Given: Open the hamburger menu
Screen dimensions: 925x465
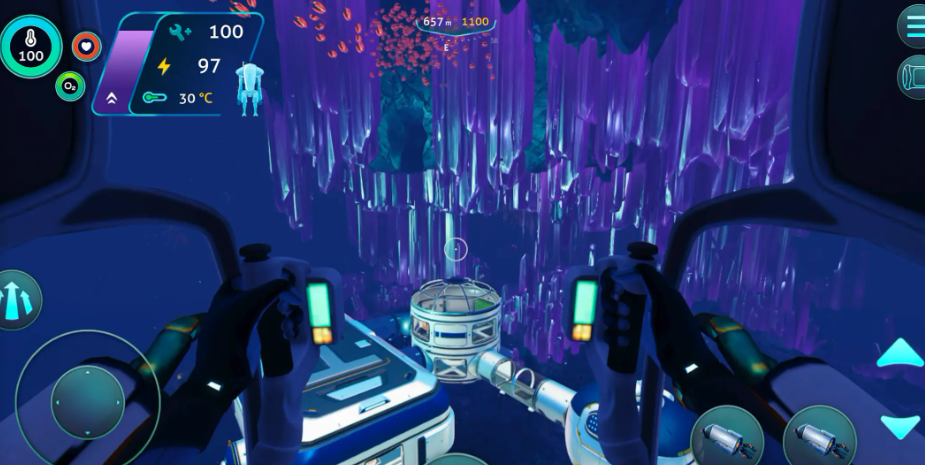Looking at the screenshot, I should (913, 25).
